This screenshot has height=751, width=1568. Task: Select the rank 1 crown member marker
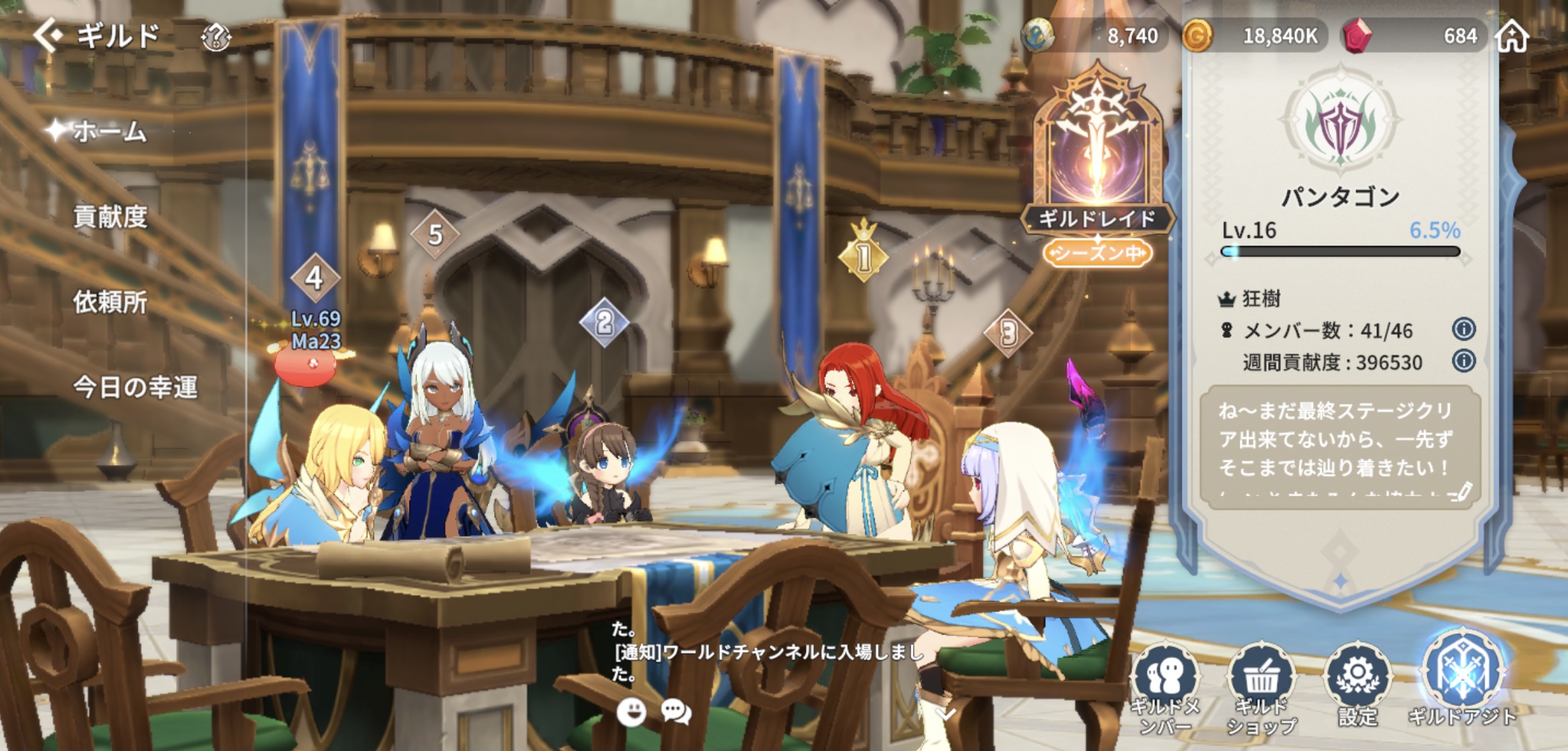tap(864, 253)
